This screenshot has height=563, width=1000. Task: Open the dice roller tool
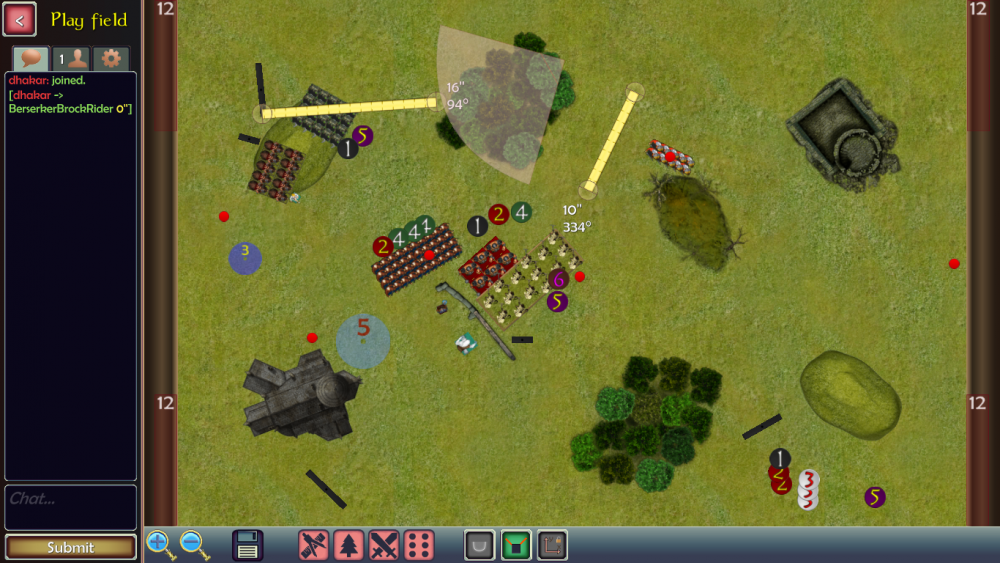pyautogui.click(x=419, y=545)
